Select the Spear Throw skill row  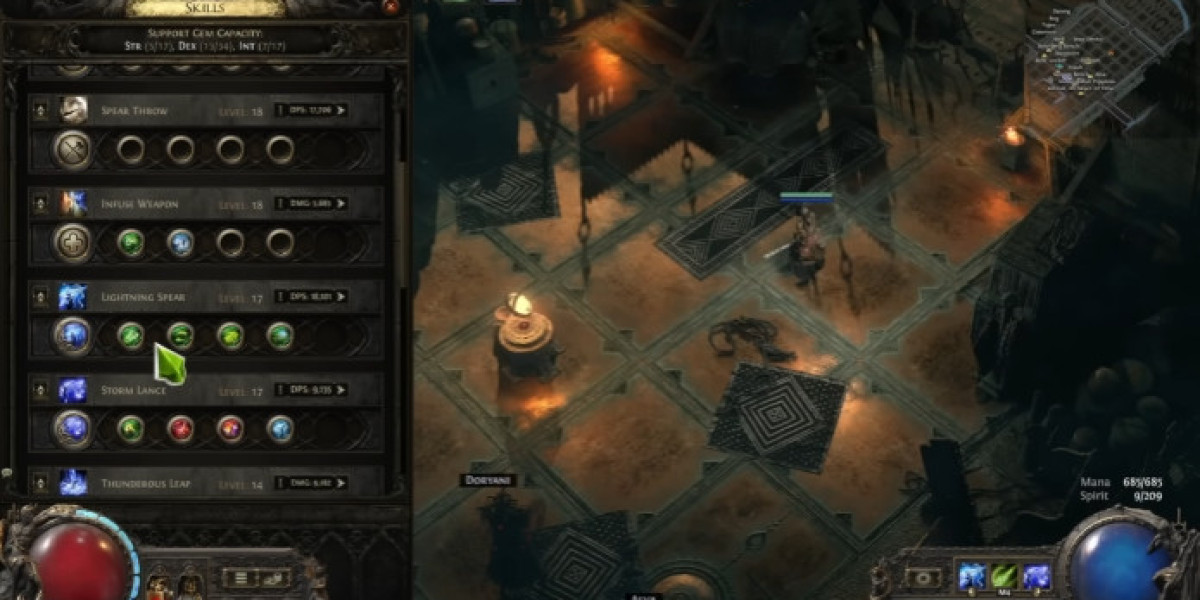(x=133, y=110)
